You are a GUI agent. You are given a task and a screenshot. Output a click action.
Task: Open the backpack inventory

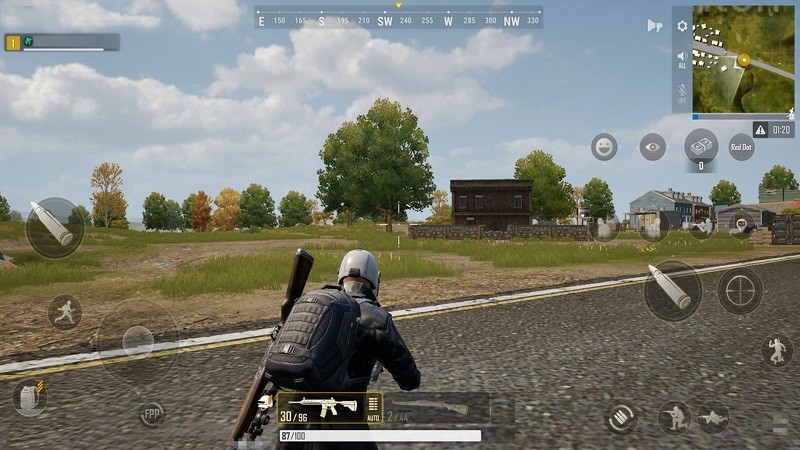30,398
